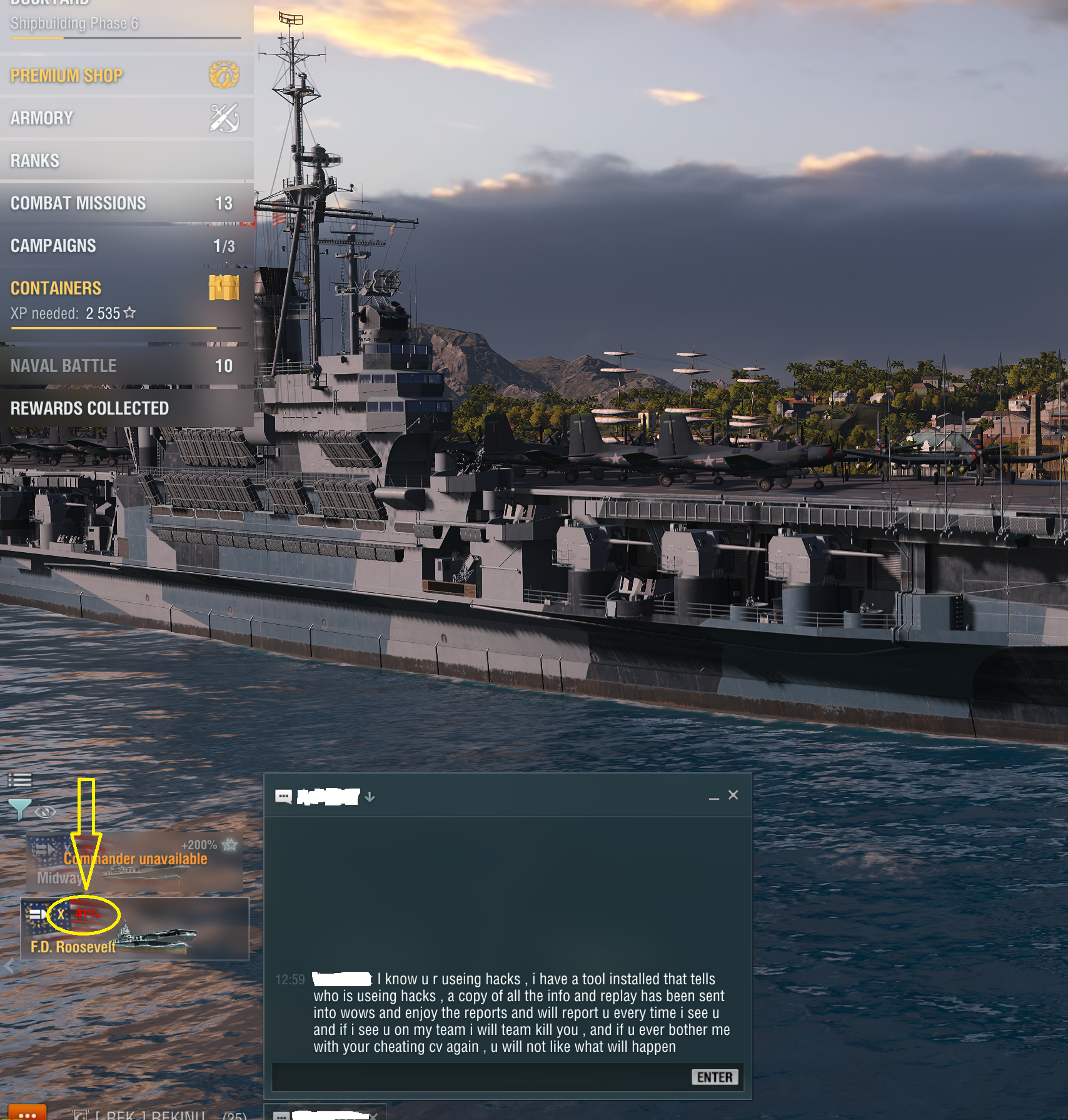Screen dimensions: 1068x1120
Task: Open the Ranks menu entry
Action: pyautogui.click(x=125, y=161)
